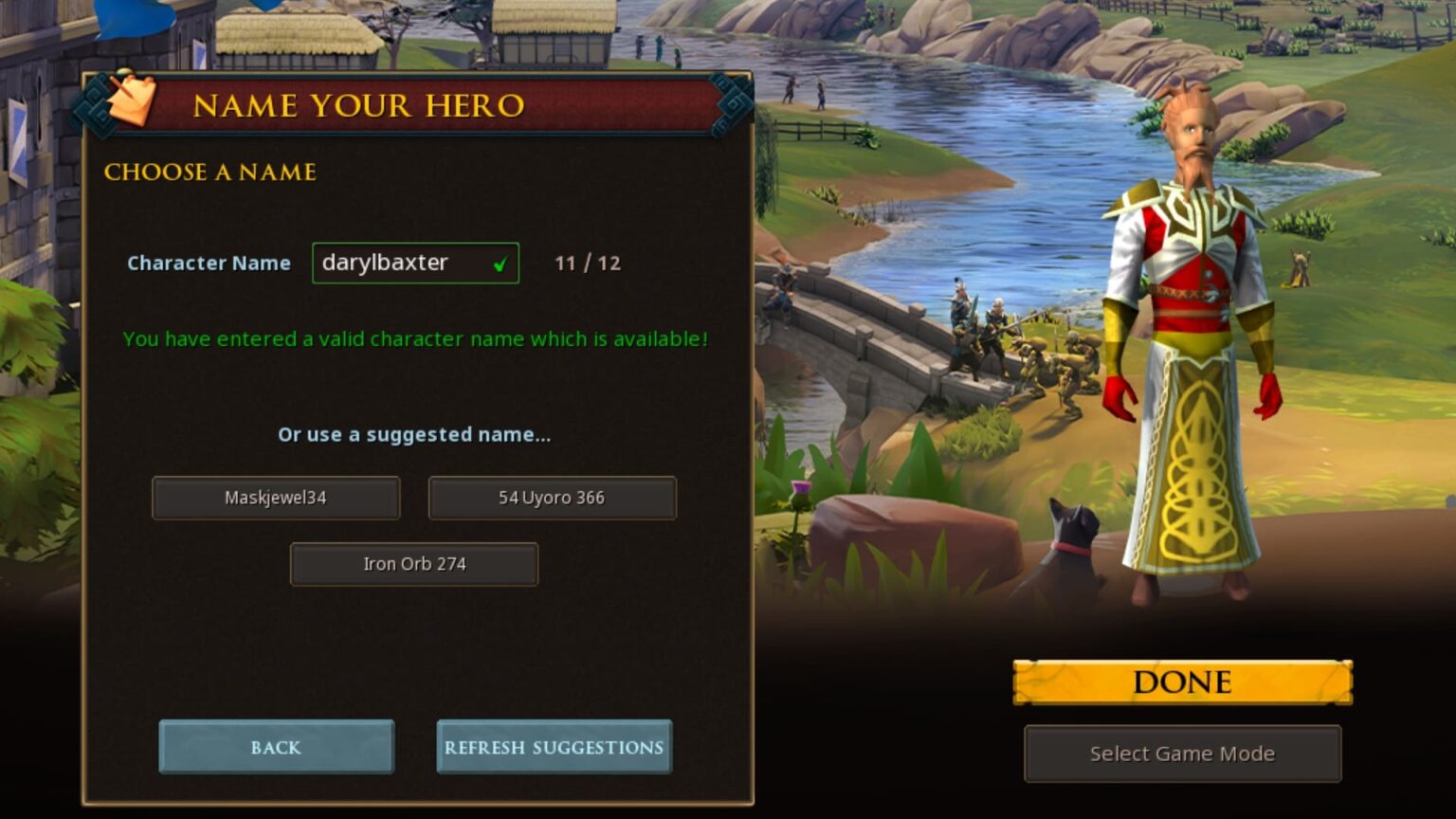Confirm your name with the Done button
Screen dimensions: 1456x819
[1180, 681]
